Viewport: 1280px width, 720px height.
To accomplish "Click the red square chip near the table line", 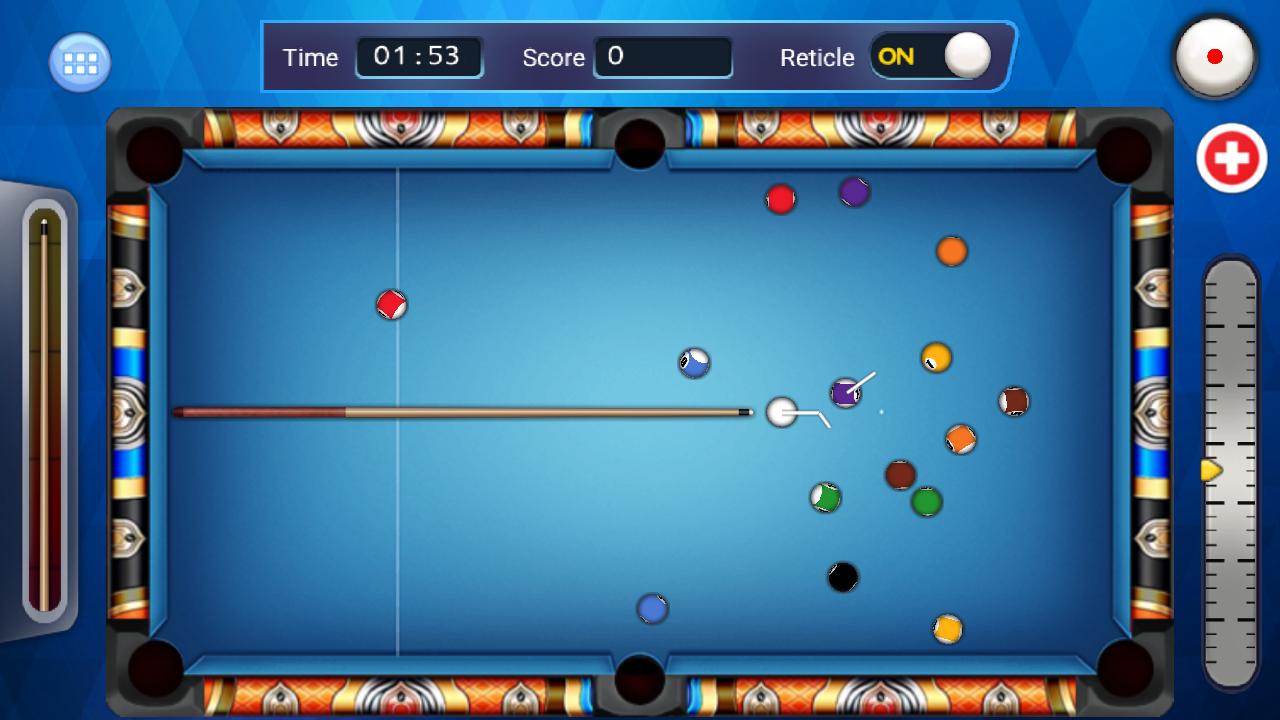I will tap(392, 304).
